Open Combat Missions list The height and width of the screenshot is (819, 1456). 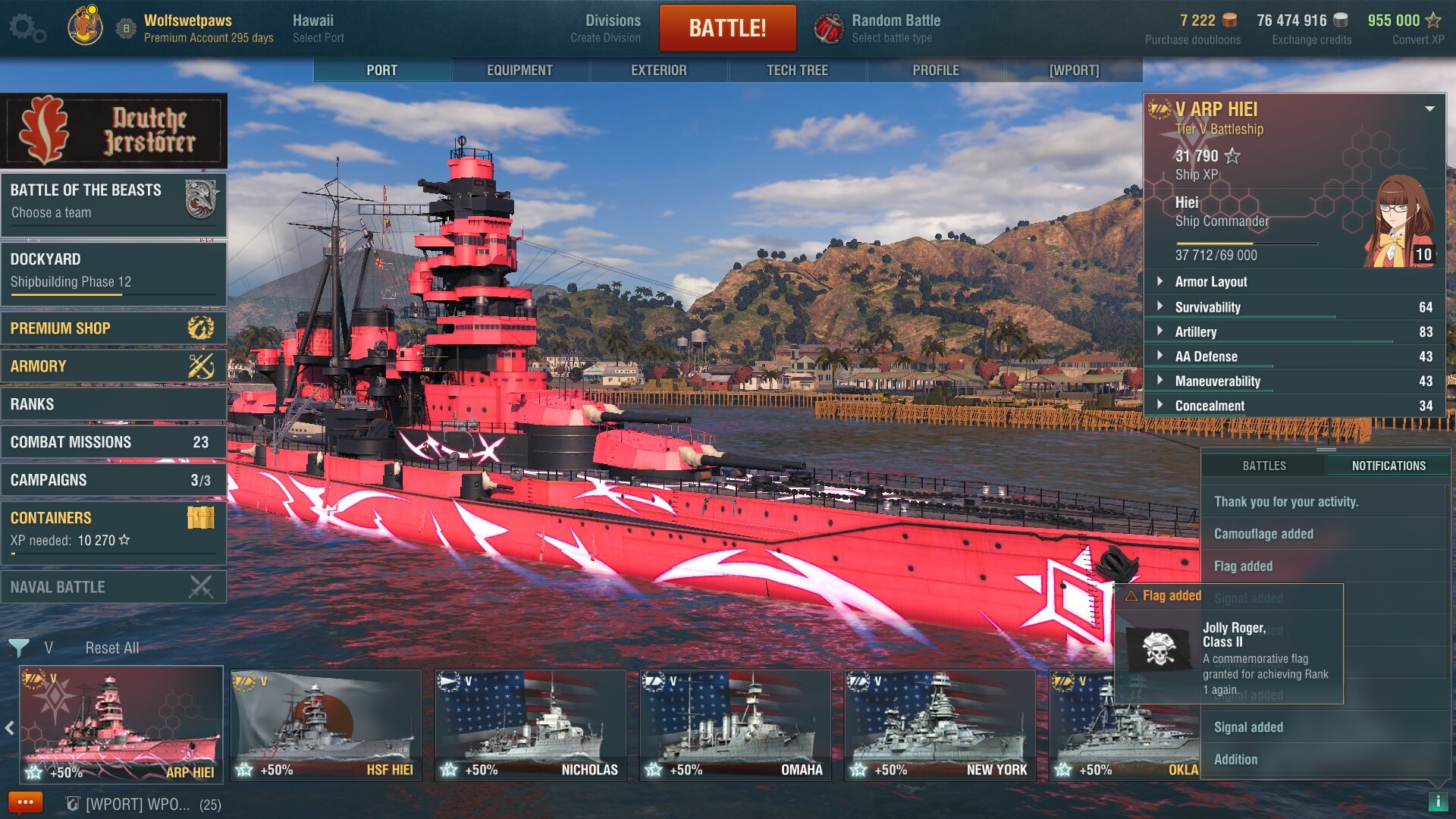click(x=114, y=442)
